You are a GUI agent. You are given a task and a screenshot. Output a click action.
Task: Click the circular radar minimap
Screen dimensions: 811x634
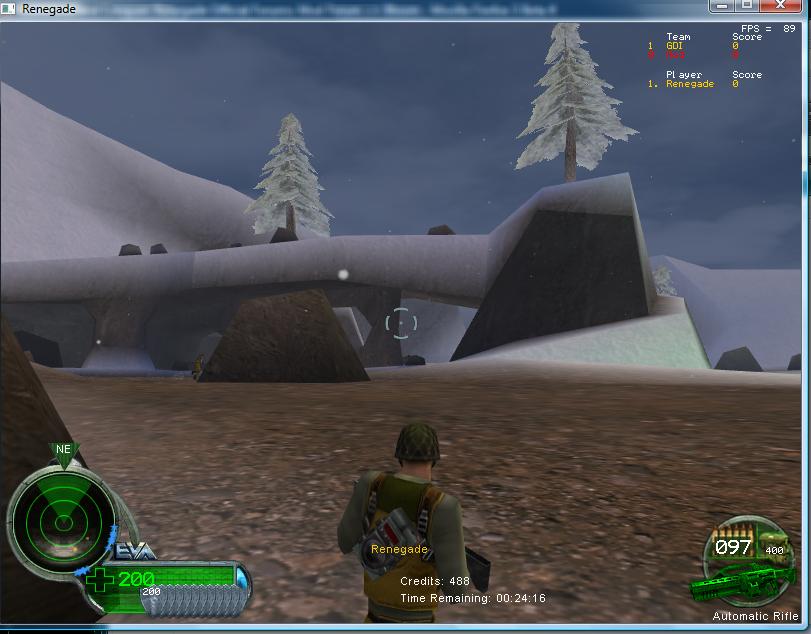[61, 517]
